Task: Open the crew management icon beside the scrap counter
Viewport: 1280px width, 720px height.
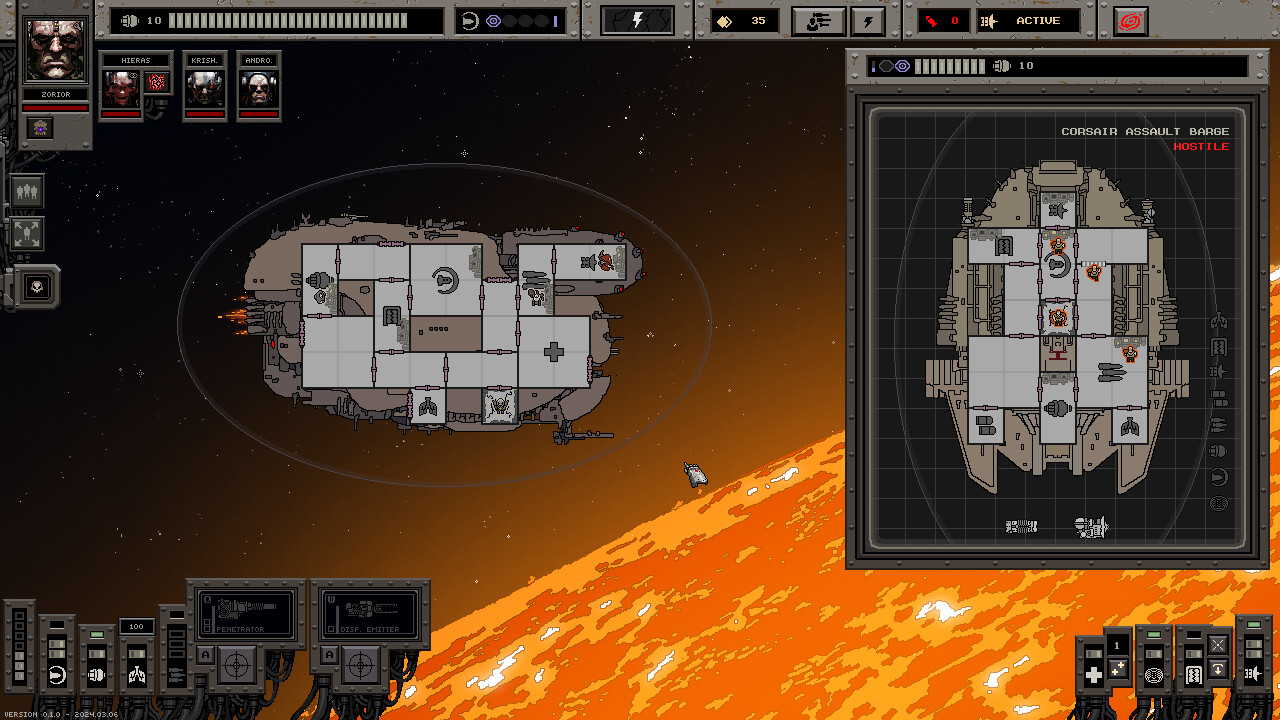Action: click(x=819, y=21)
